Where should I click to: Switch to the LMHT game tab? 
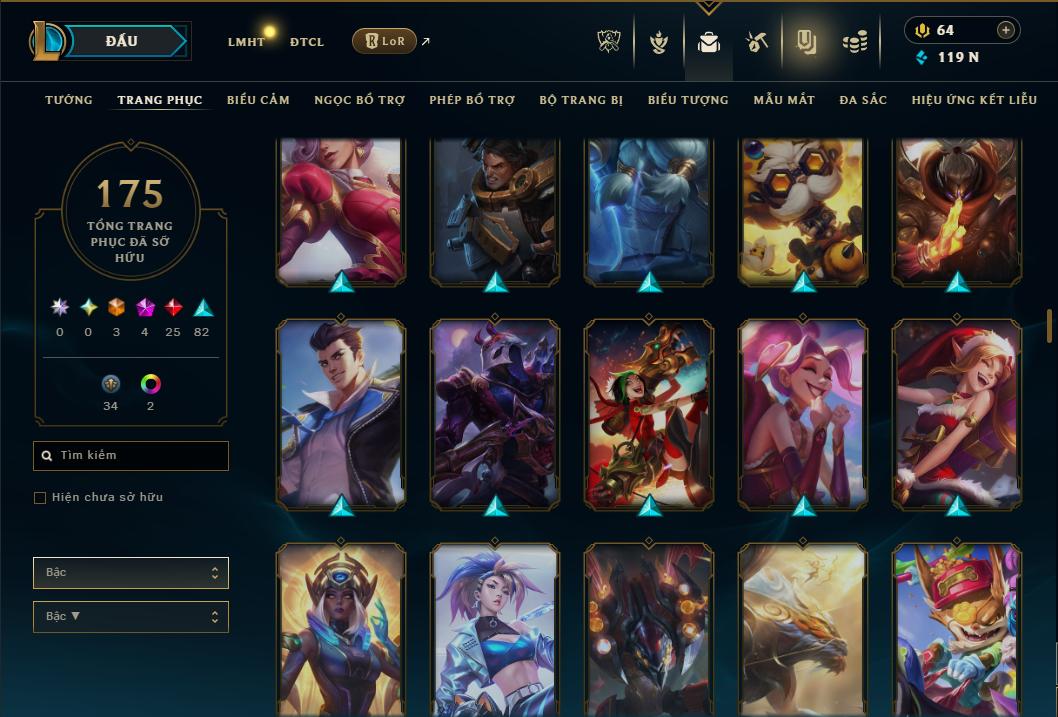pyautogui.click(x=246, y=42)
